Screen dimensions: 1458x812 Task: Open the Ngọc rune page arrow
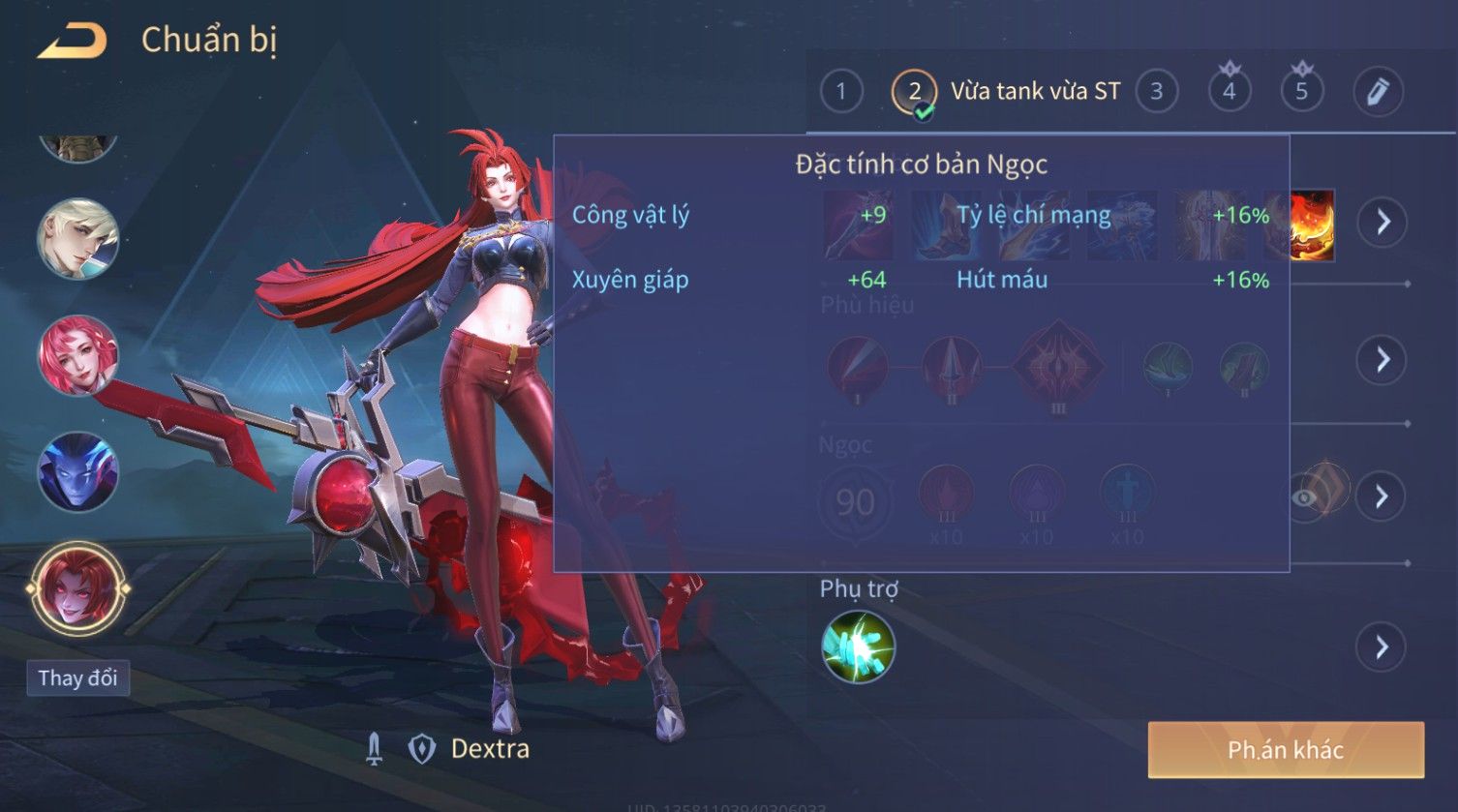coord(1382,496)
